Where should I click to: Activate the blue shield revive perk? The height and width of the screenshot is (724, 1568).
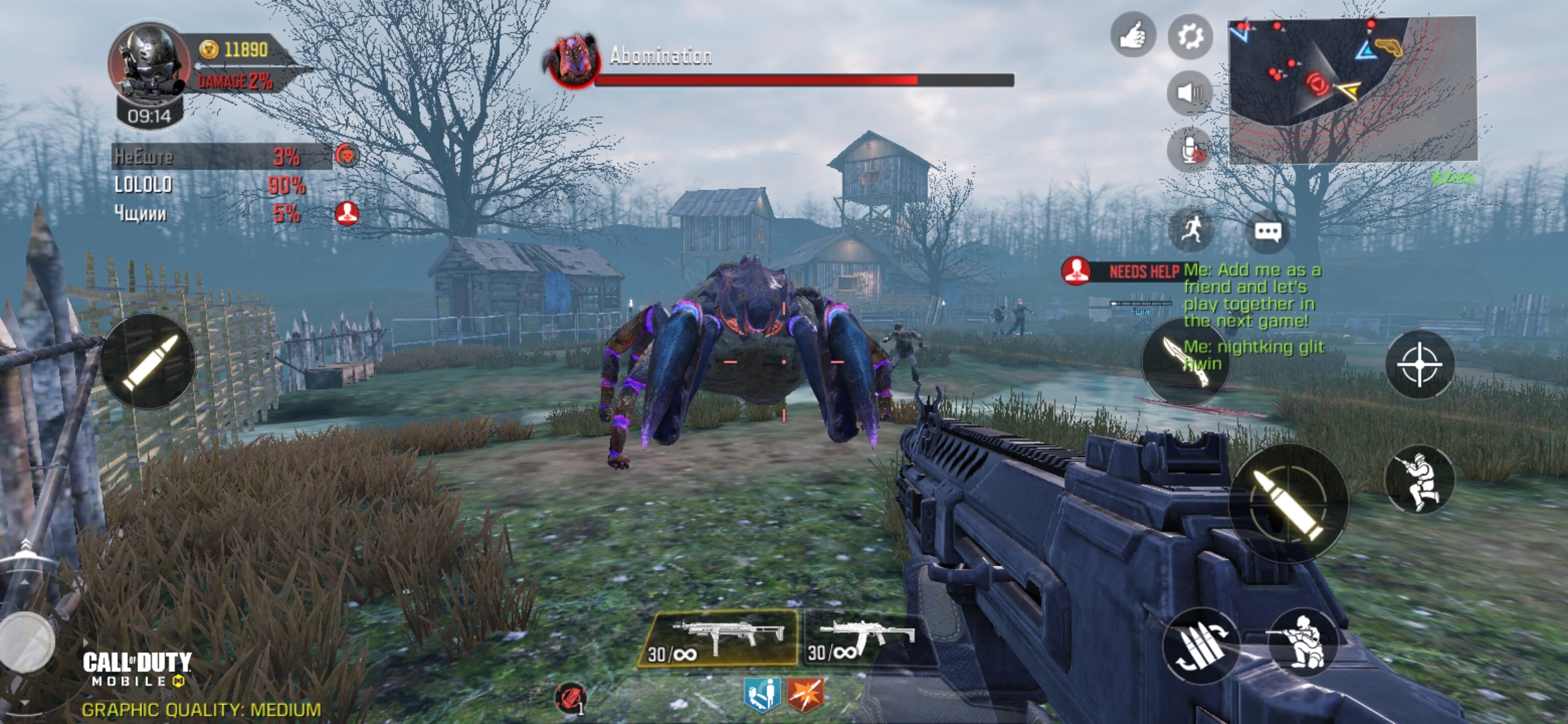[x=762, y=695]
